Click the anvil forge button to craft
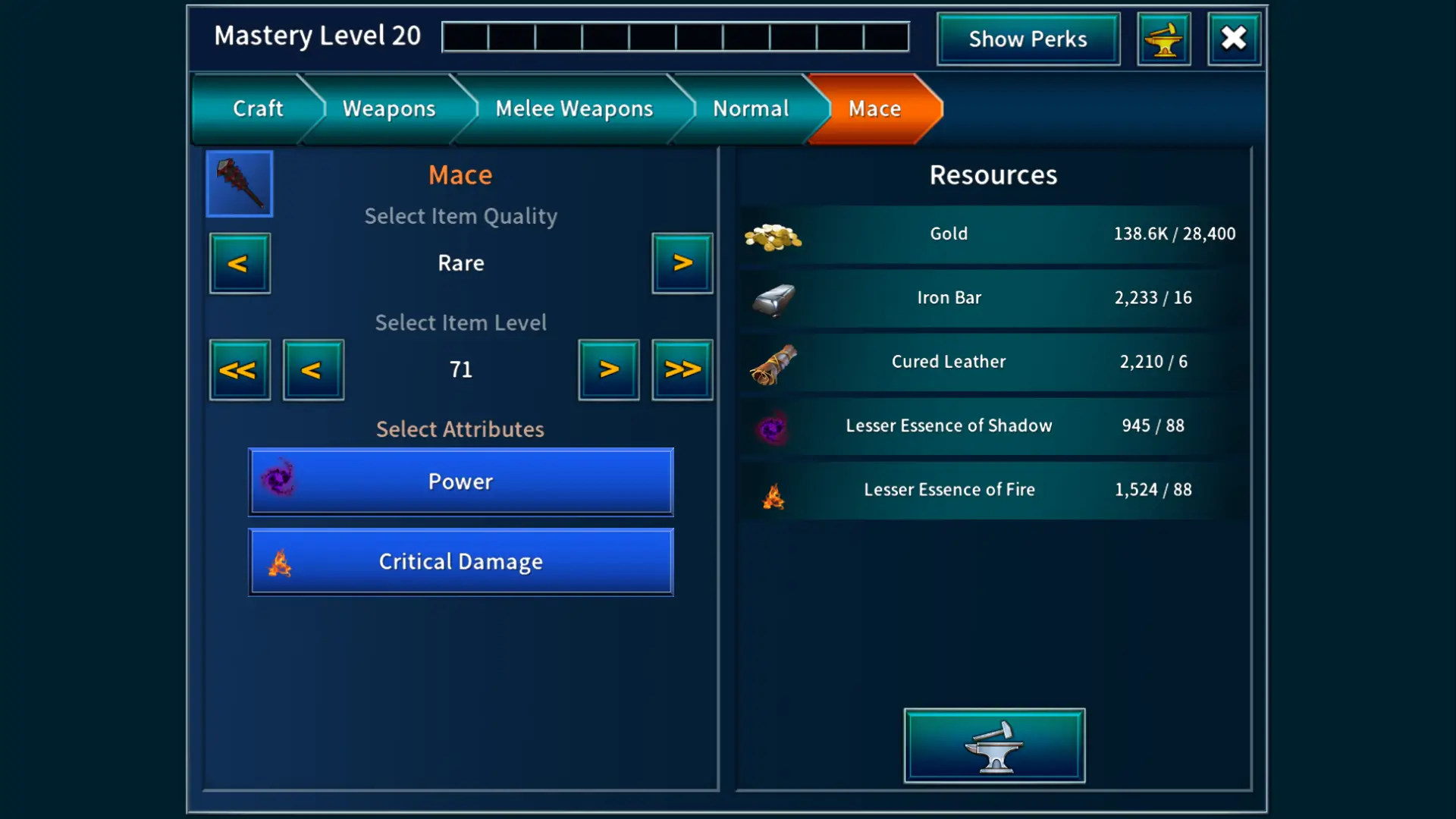The height and width of the screenshot is (819, 1456). (x=994, y=745)
